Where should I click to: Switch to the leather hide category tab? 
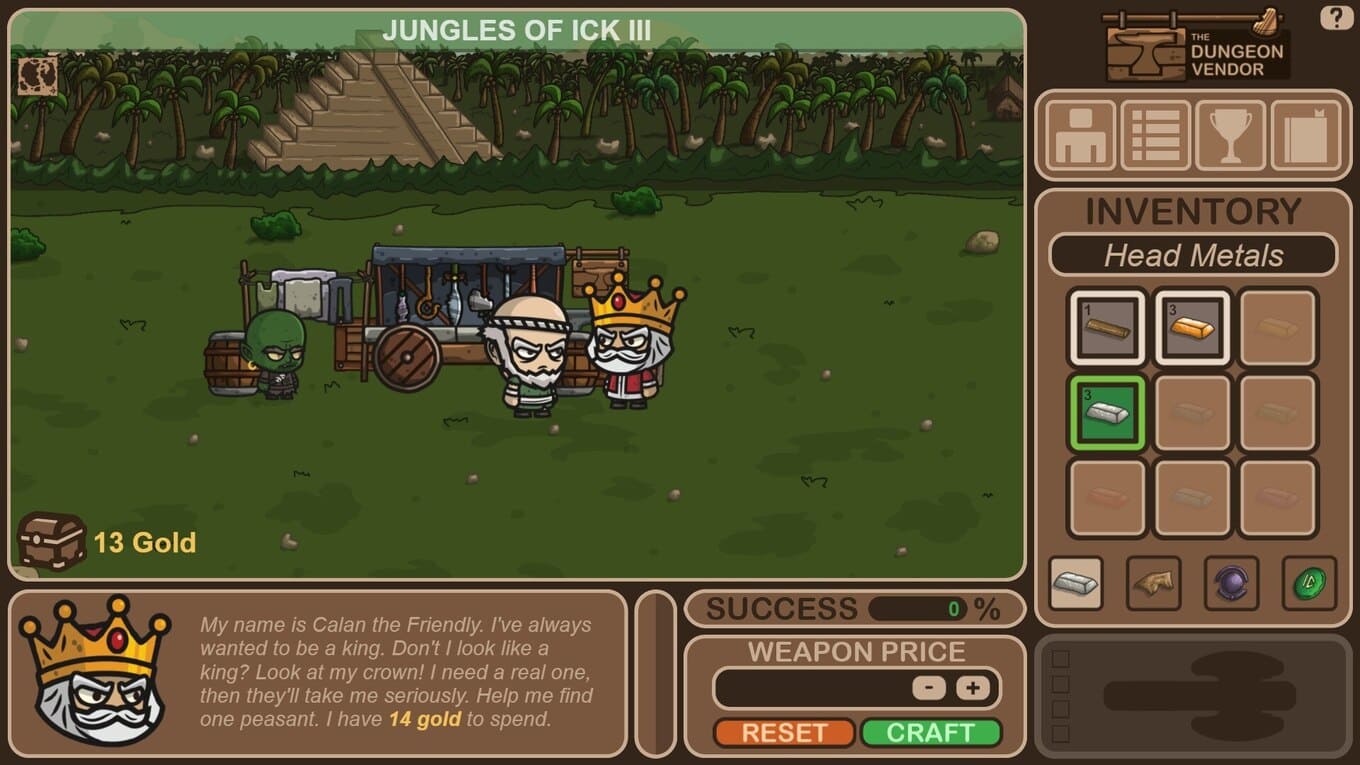click(x=1154, y=583)
